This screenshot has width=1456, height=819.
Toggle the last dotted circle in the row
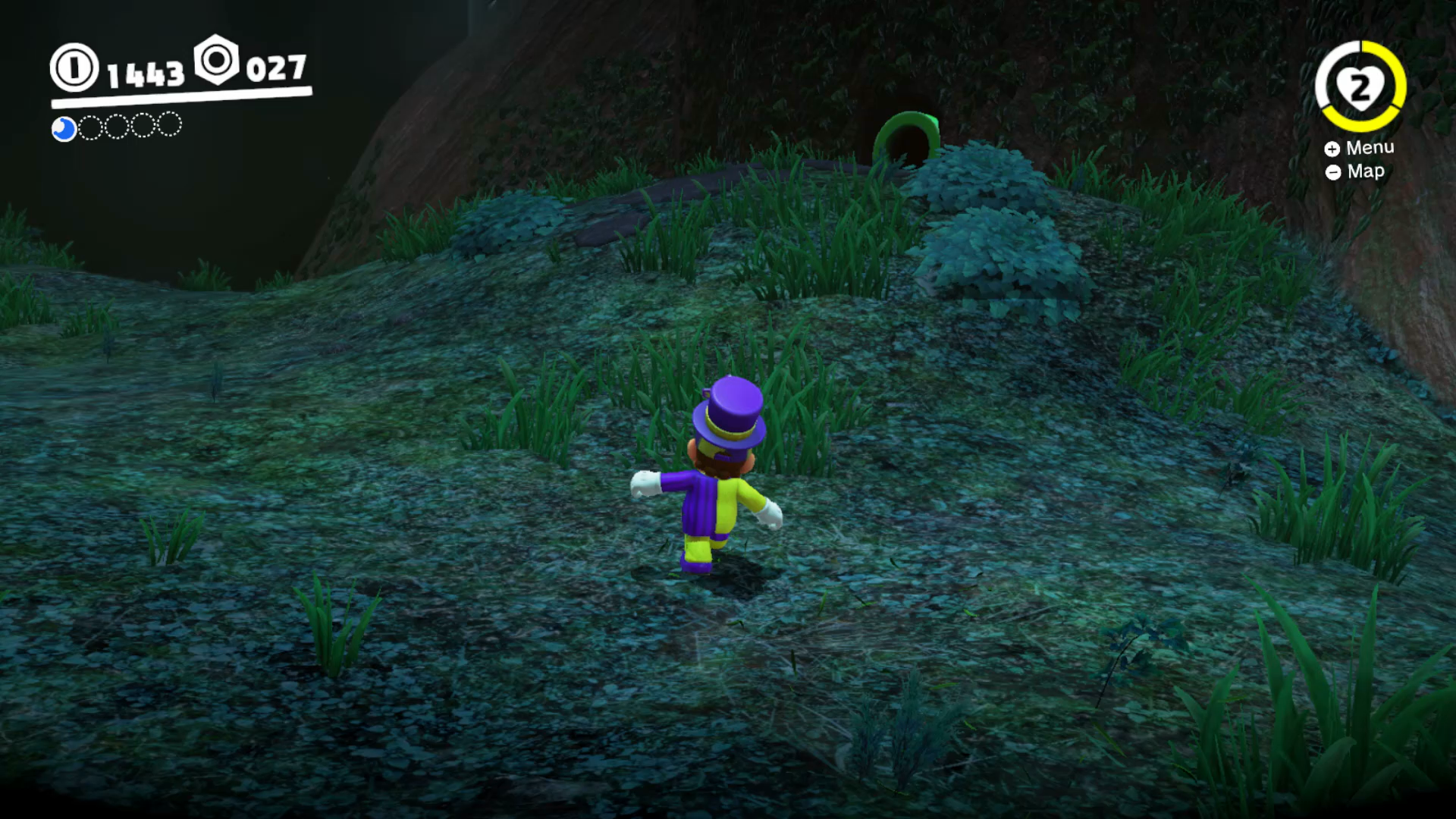170,124
